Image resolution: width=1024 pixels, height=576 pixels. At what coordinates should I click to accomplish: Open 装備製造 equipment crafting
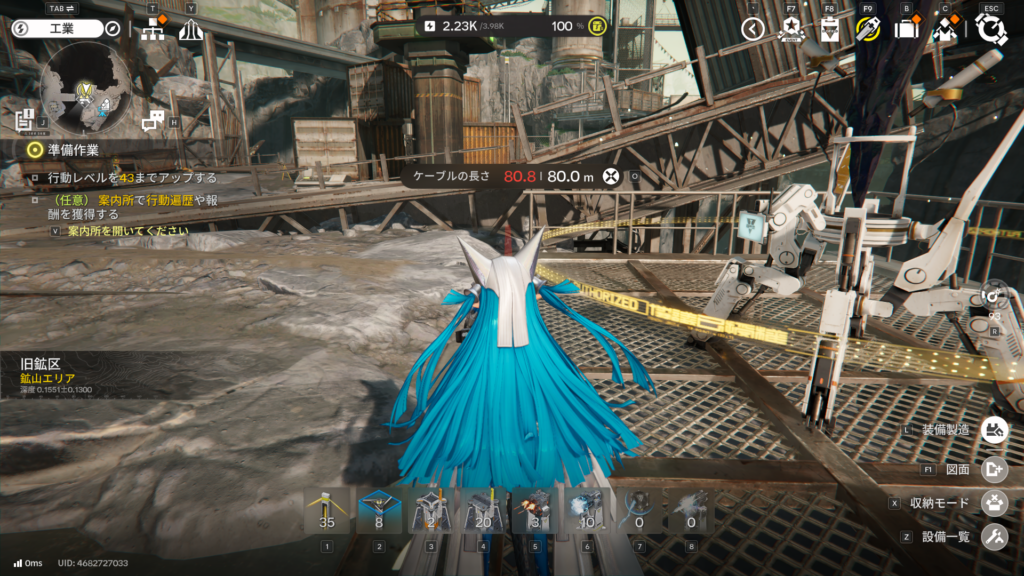click(x=993, y=430)
